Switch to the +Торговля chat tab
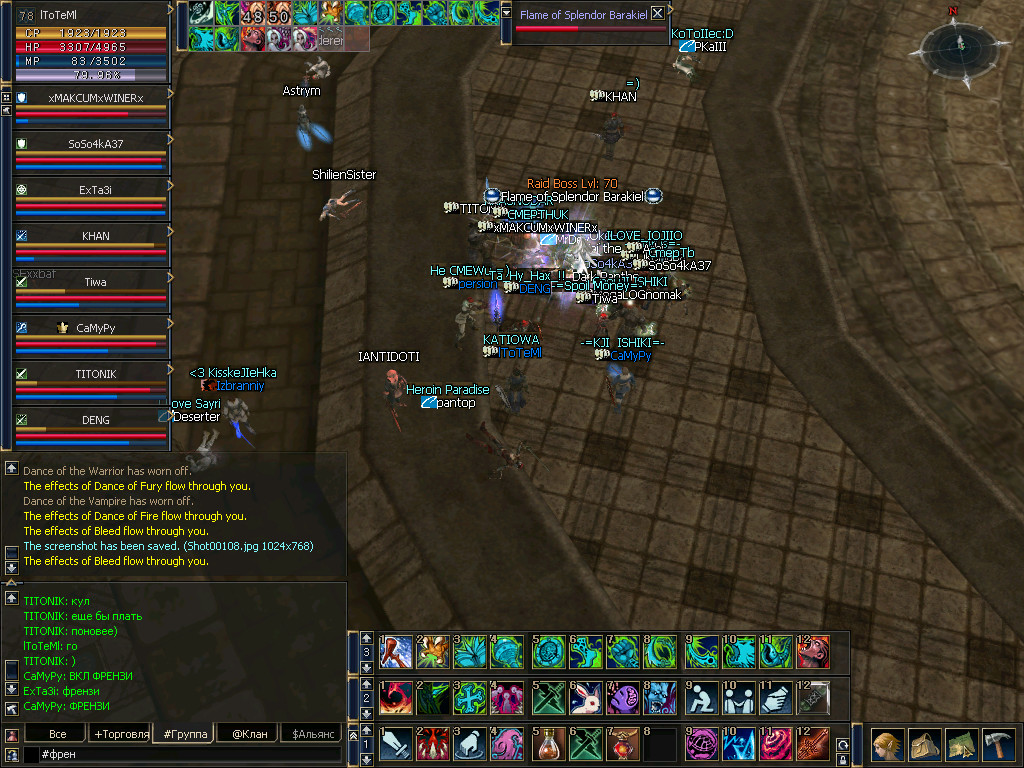Viewport: 1024px width, 768px height. (120, 734)
